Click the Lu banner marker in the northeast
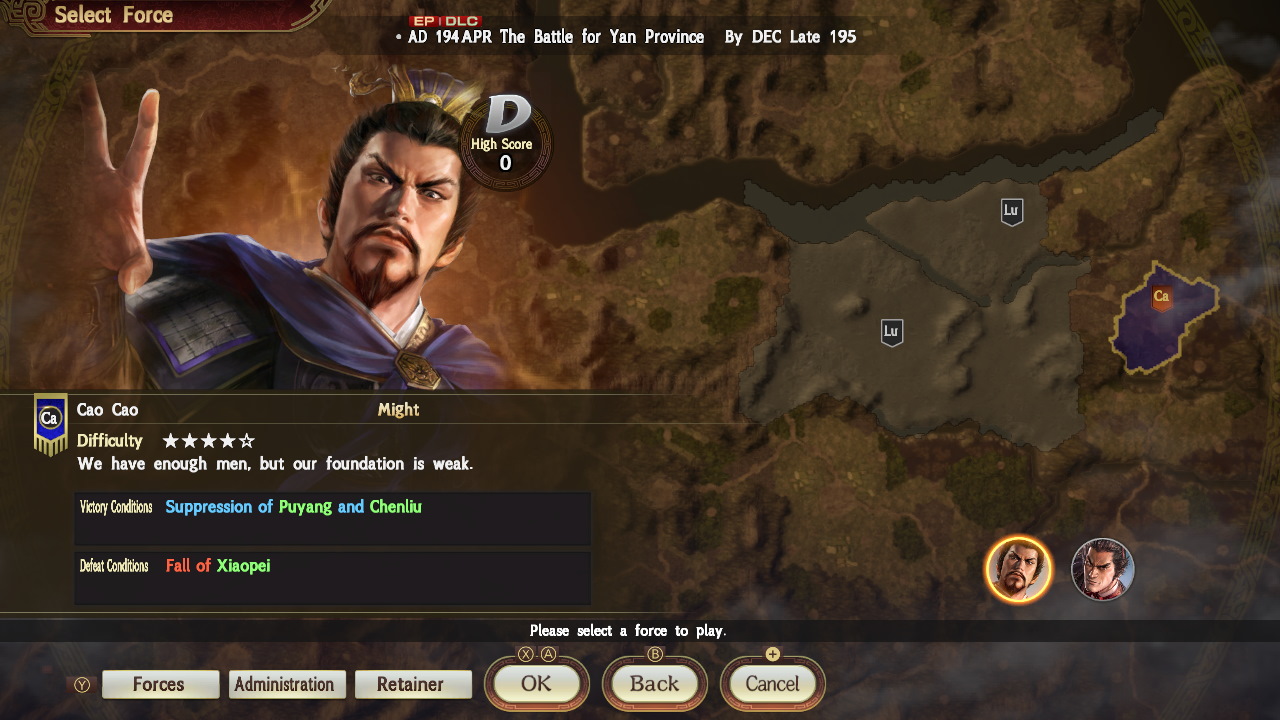 [x=1011, y=211]
